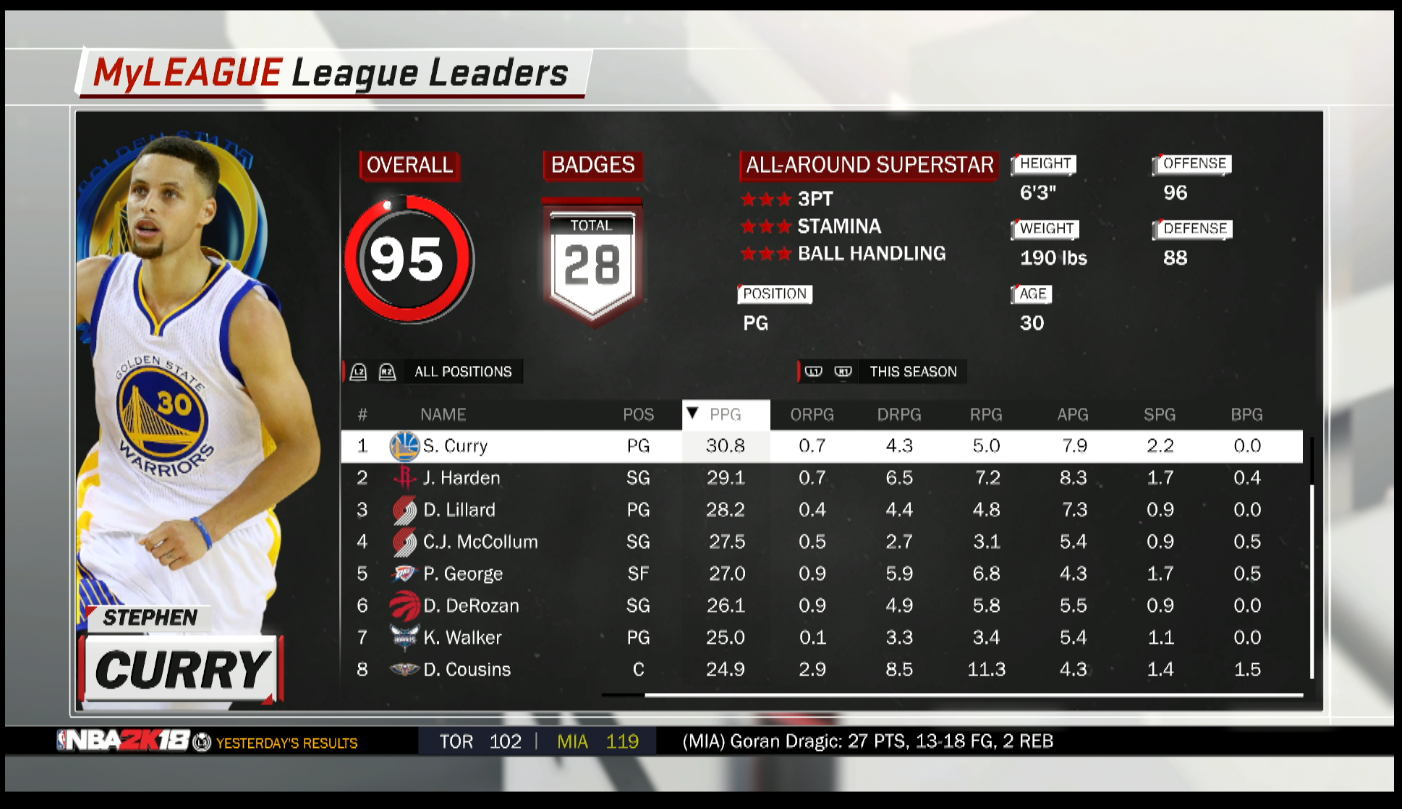This screenshot has width=1402, height=809.
Task: Sort leaders by the NAME column header
Action: click(x=443, y=414)
